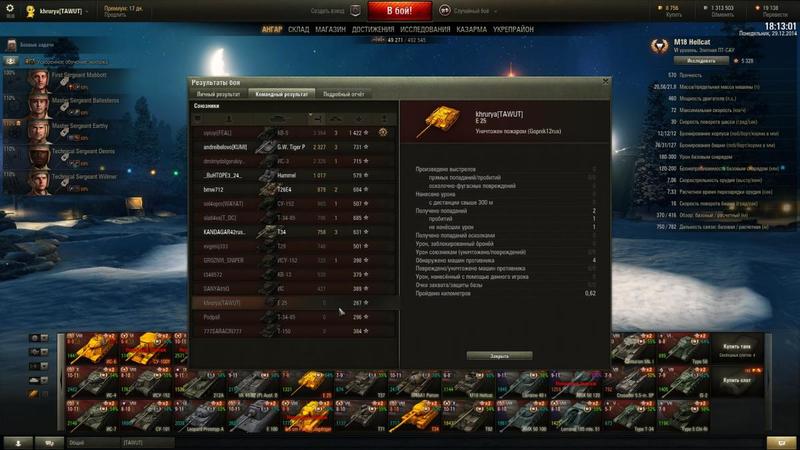Open the "КАЗАРМА" barracks
This screenshot has height=450, width=800.
[x=472, y=29]
